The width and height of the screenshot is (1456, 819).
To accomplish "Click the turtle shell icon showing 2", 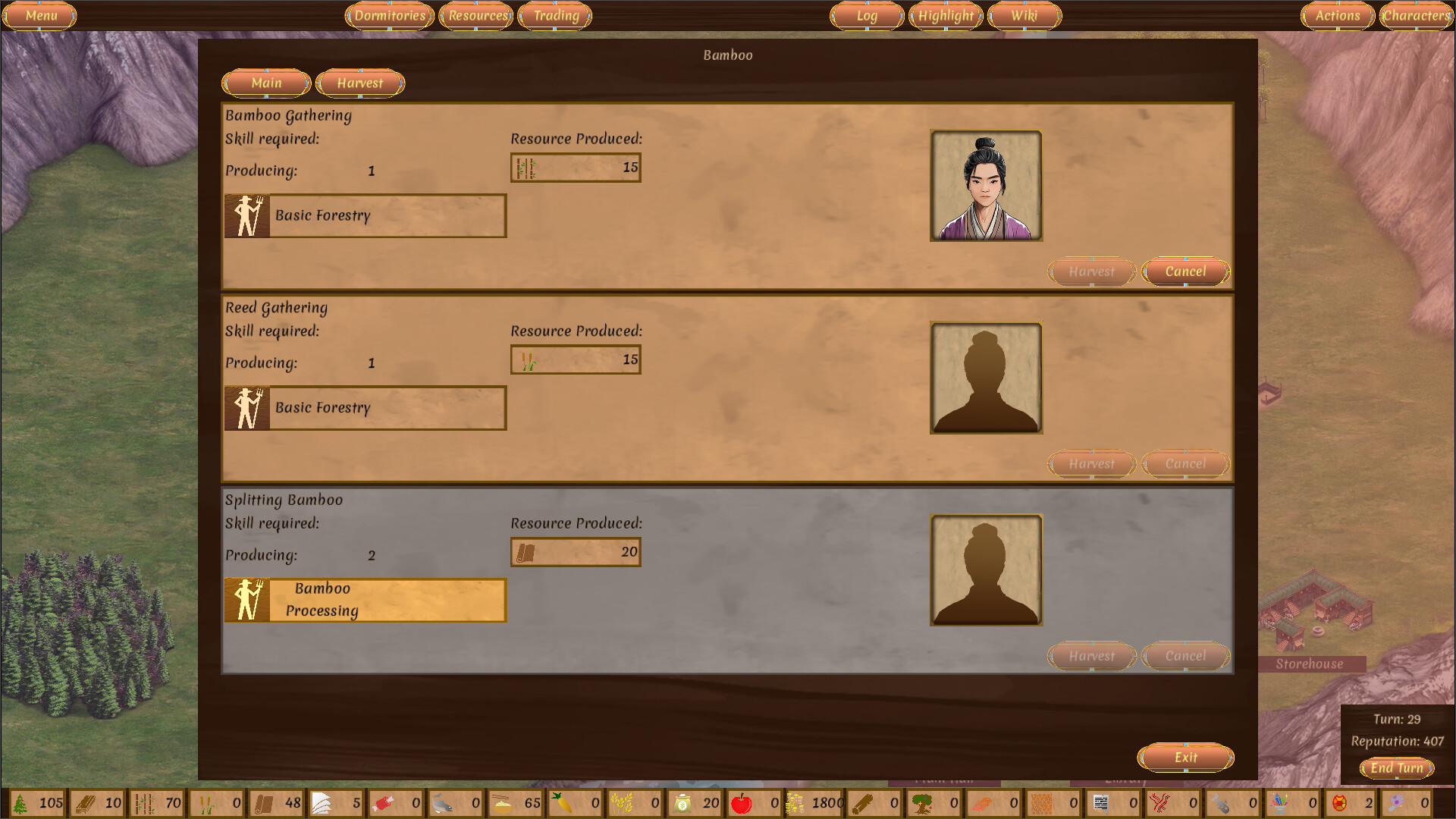I will (1339, 802).
